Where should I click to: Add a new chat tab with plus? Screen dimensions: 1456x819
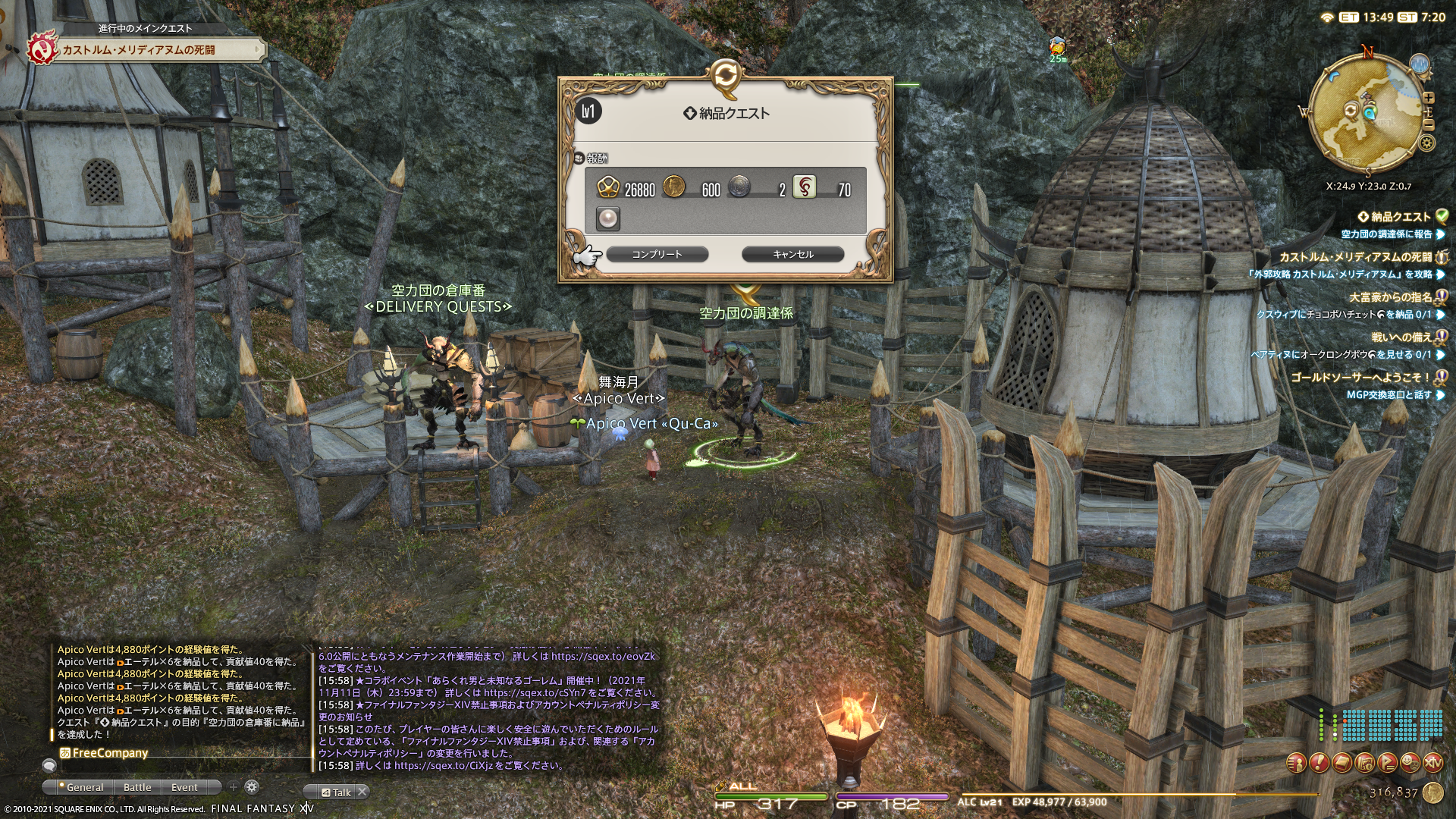(234, 787)
